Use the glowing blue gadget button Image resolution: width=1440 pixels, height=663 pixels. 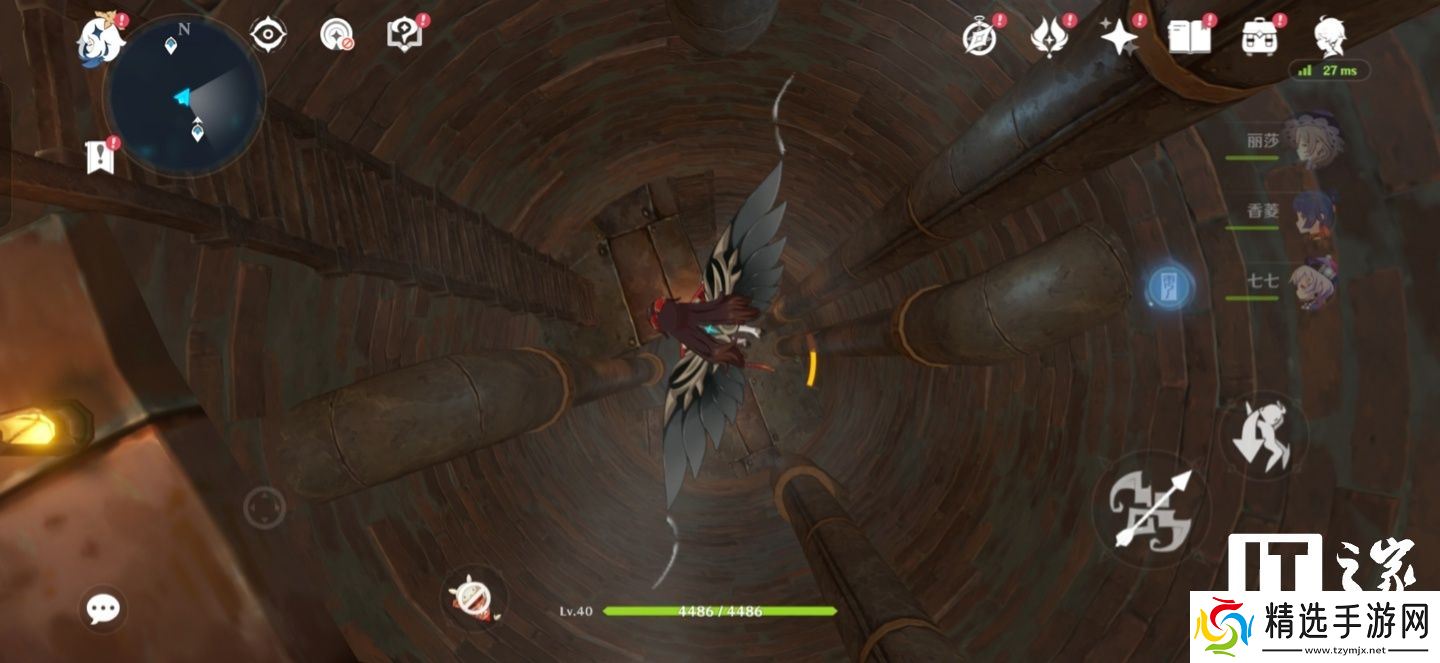pyautogui.click(x=1170, y=289)
